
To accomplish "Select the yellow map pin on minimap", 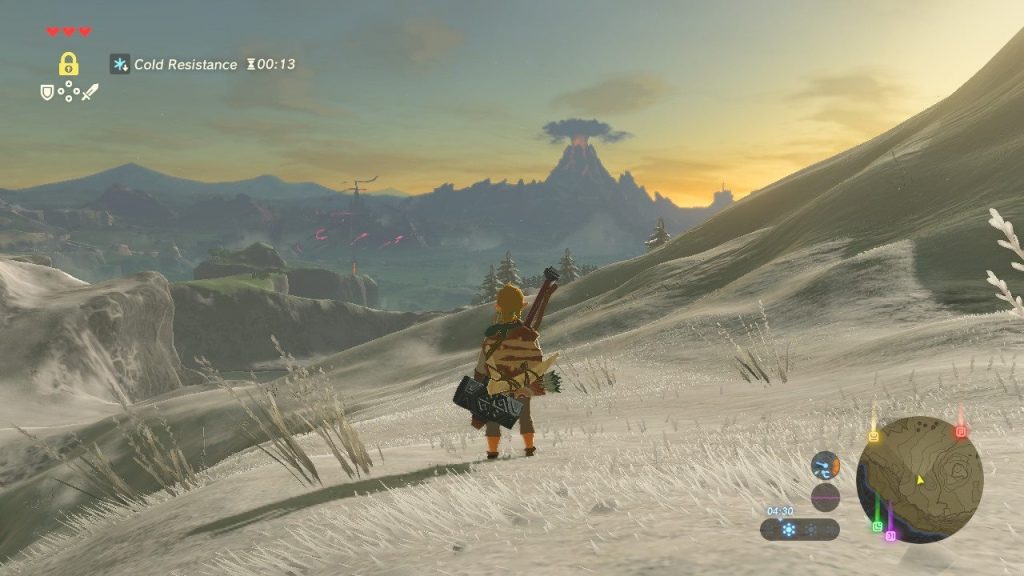I will 873,436.
